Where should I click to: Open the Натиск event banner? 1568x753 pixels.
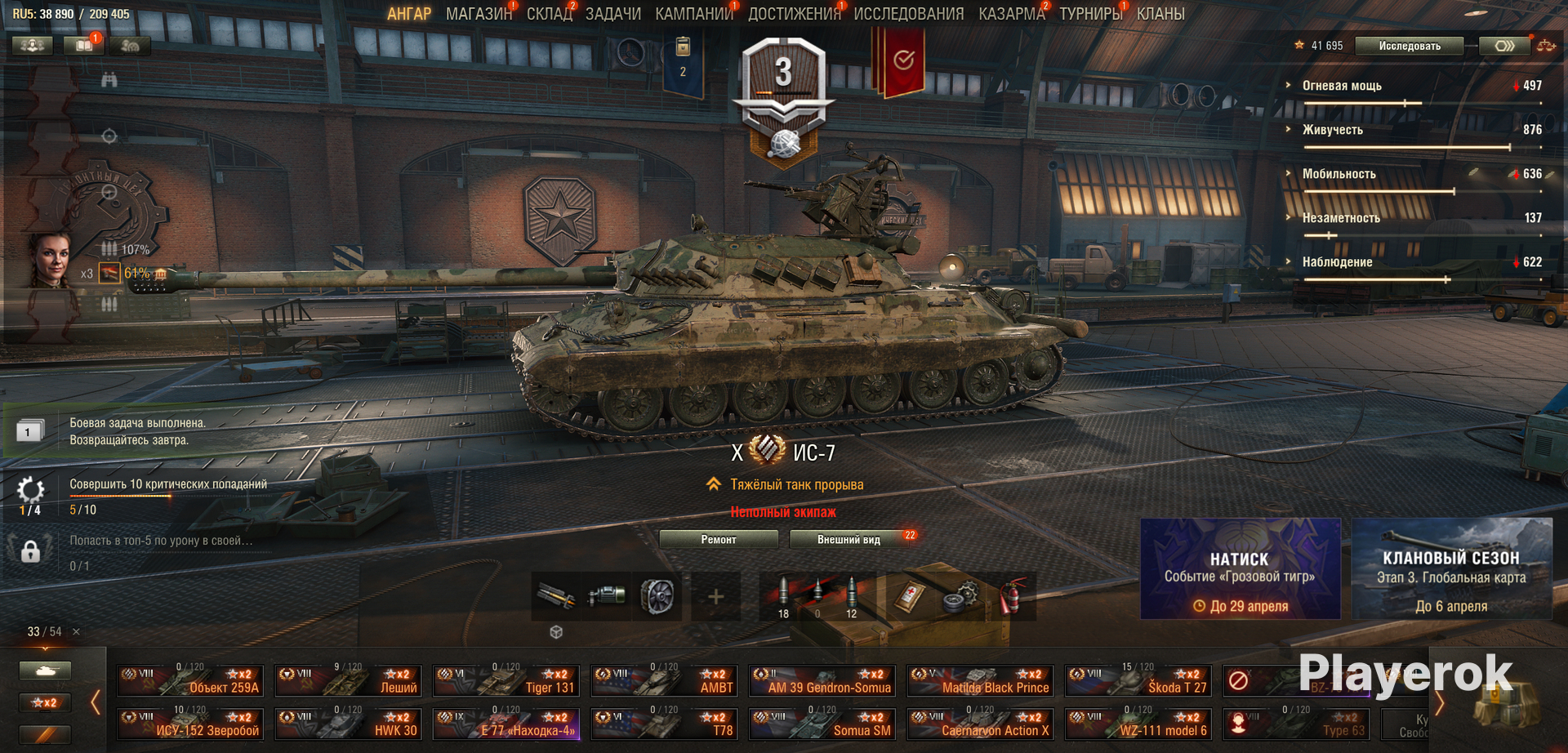pyautogui.click(x=1240, y=569)
